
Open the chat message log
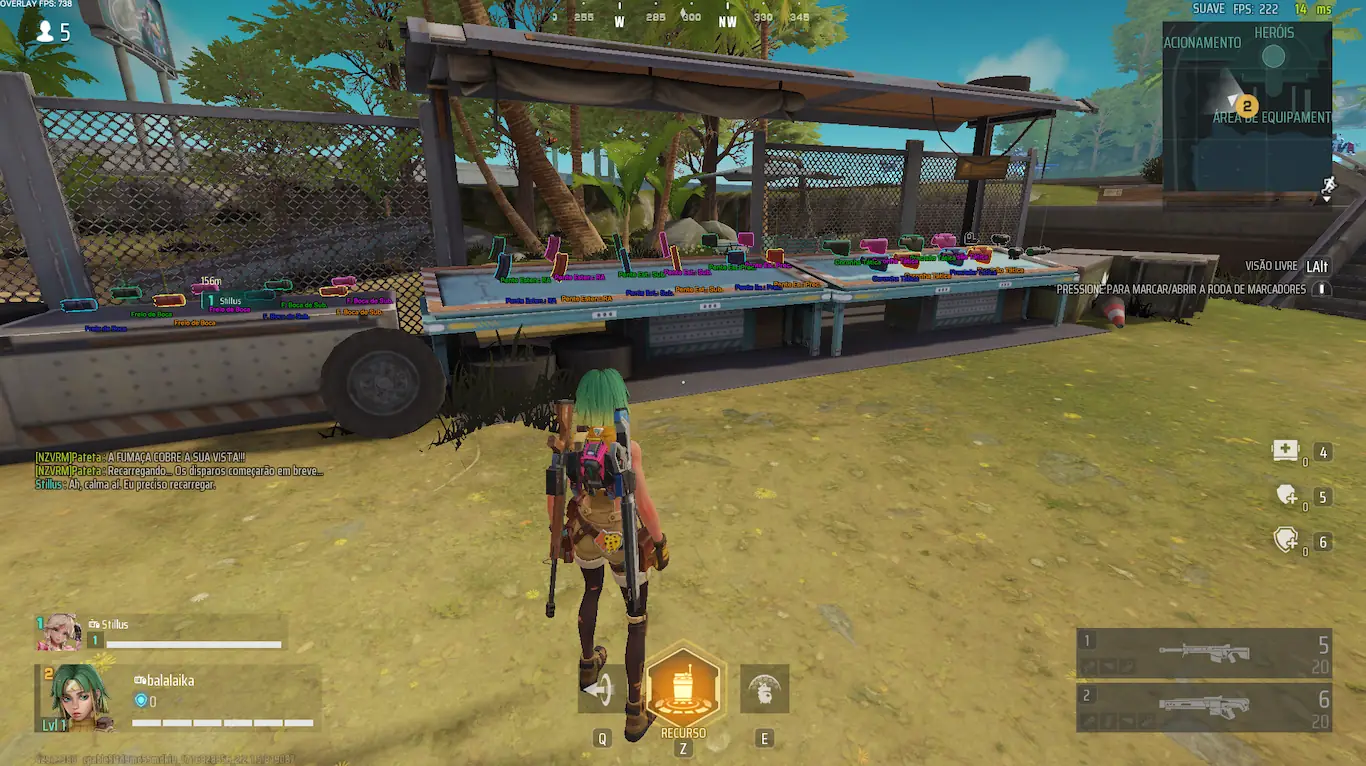tap(180, 470)
